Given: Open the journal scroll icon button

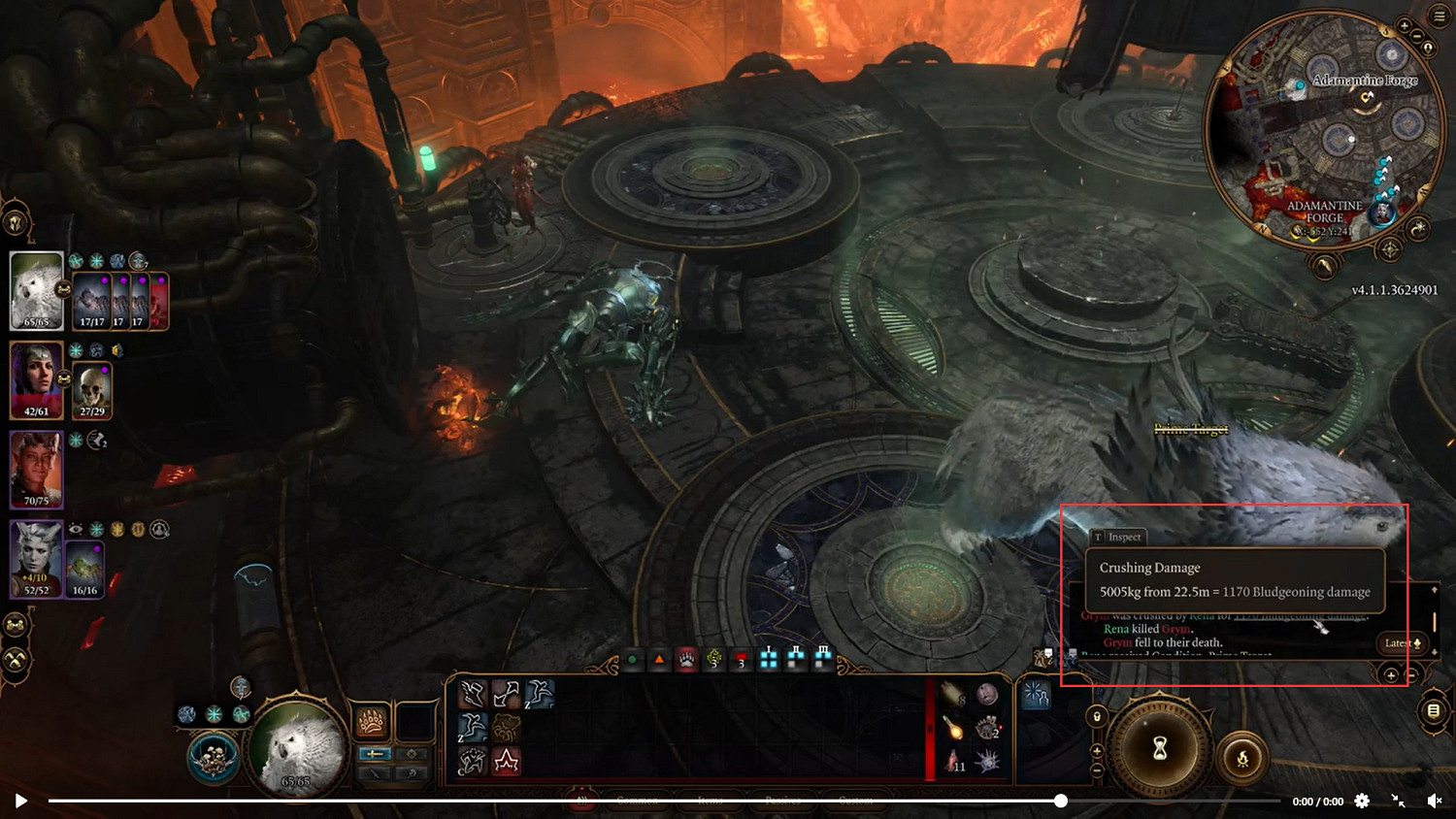Looking at the screenshot, I should 1434,711.
